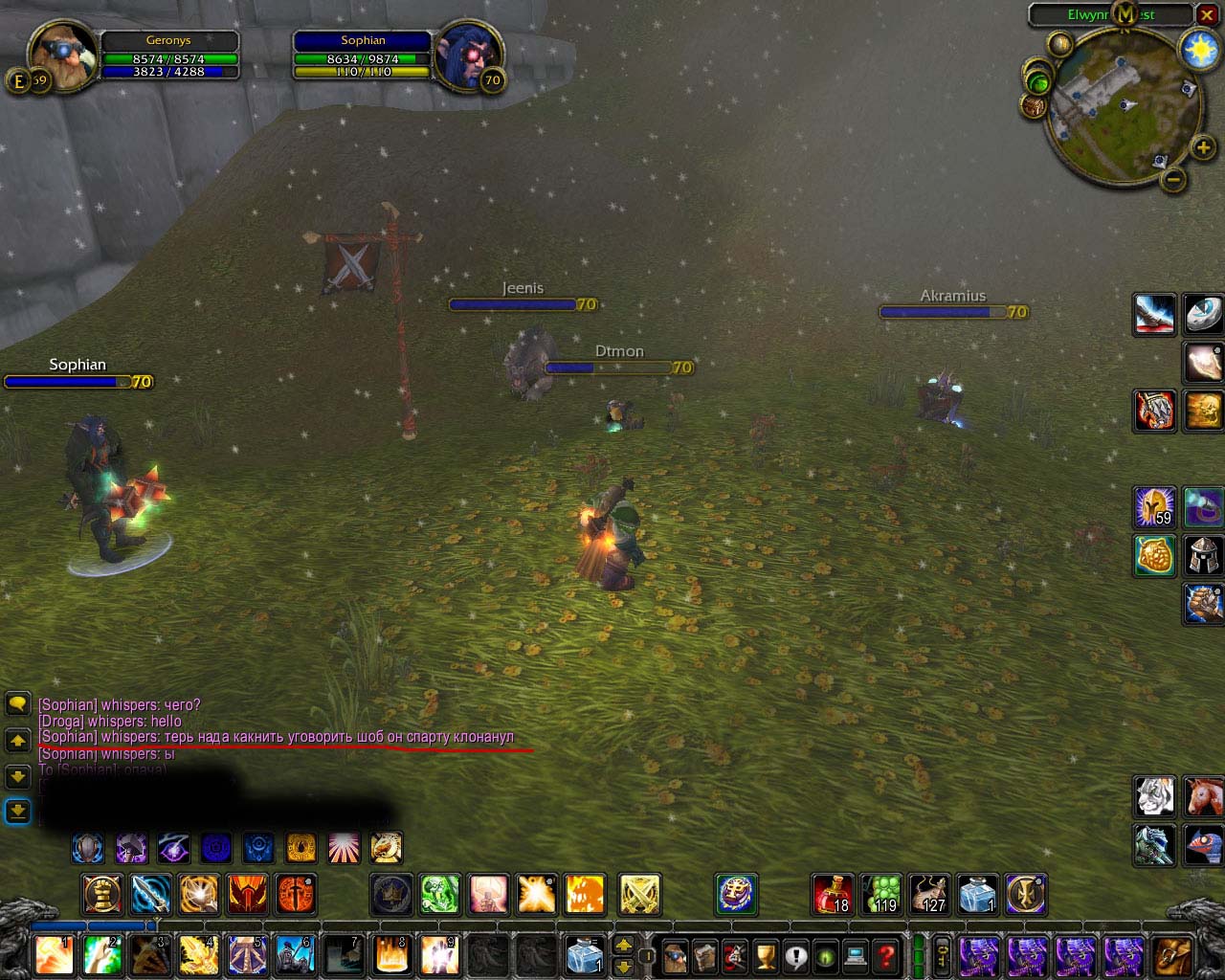
Task: Zoom in the minimap with the plus button
Action: click(1203, 147)
